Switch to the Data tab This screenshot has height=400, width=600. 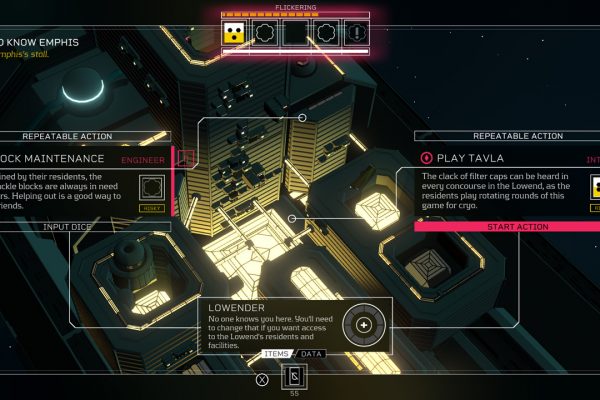pyautogui.click(x=313, y=354)
